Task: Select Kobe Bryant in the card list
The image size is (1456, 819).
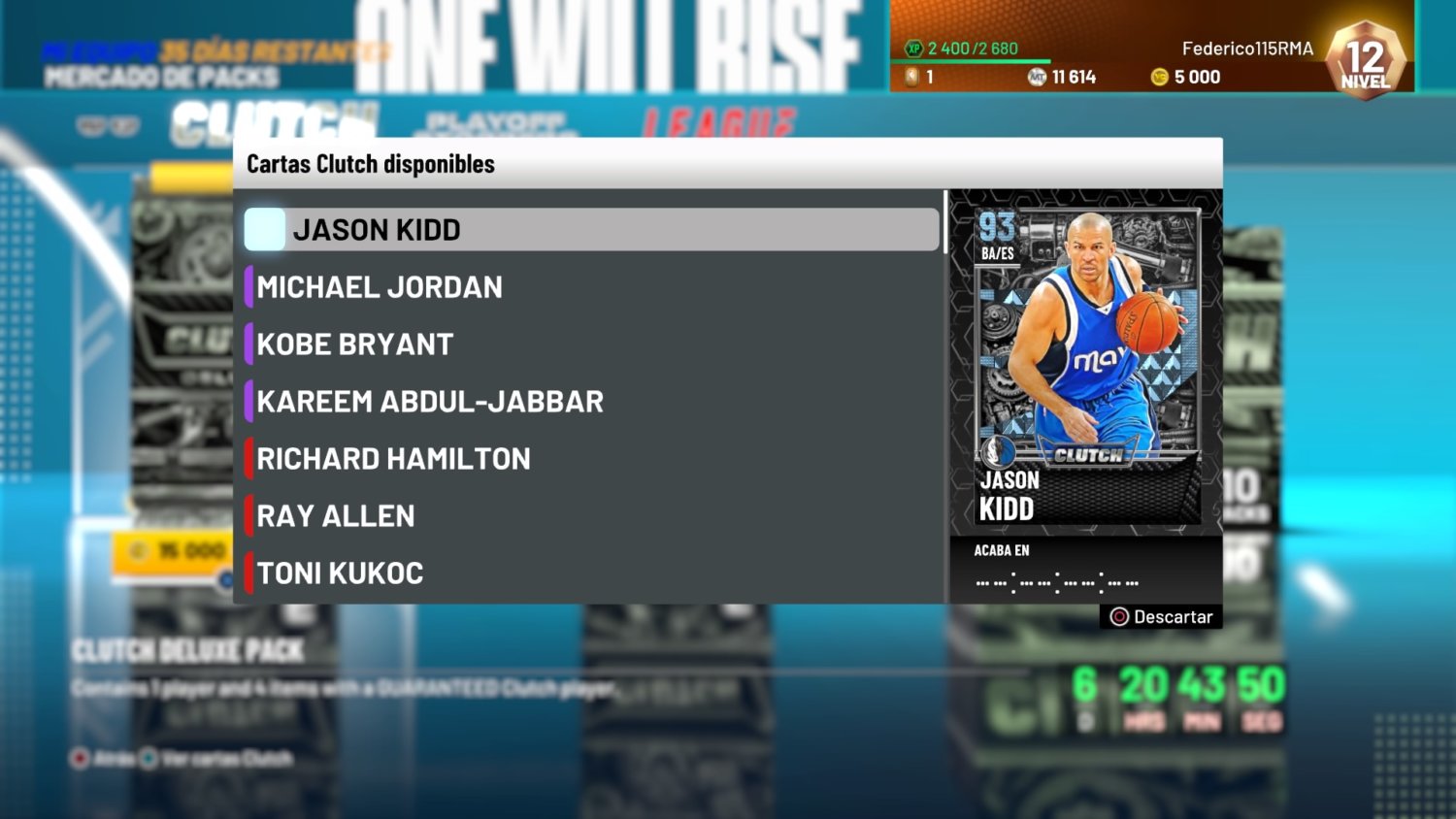Action: pos(354,344)
